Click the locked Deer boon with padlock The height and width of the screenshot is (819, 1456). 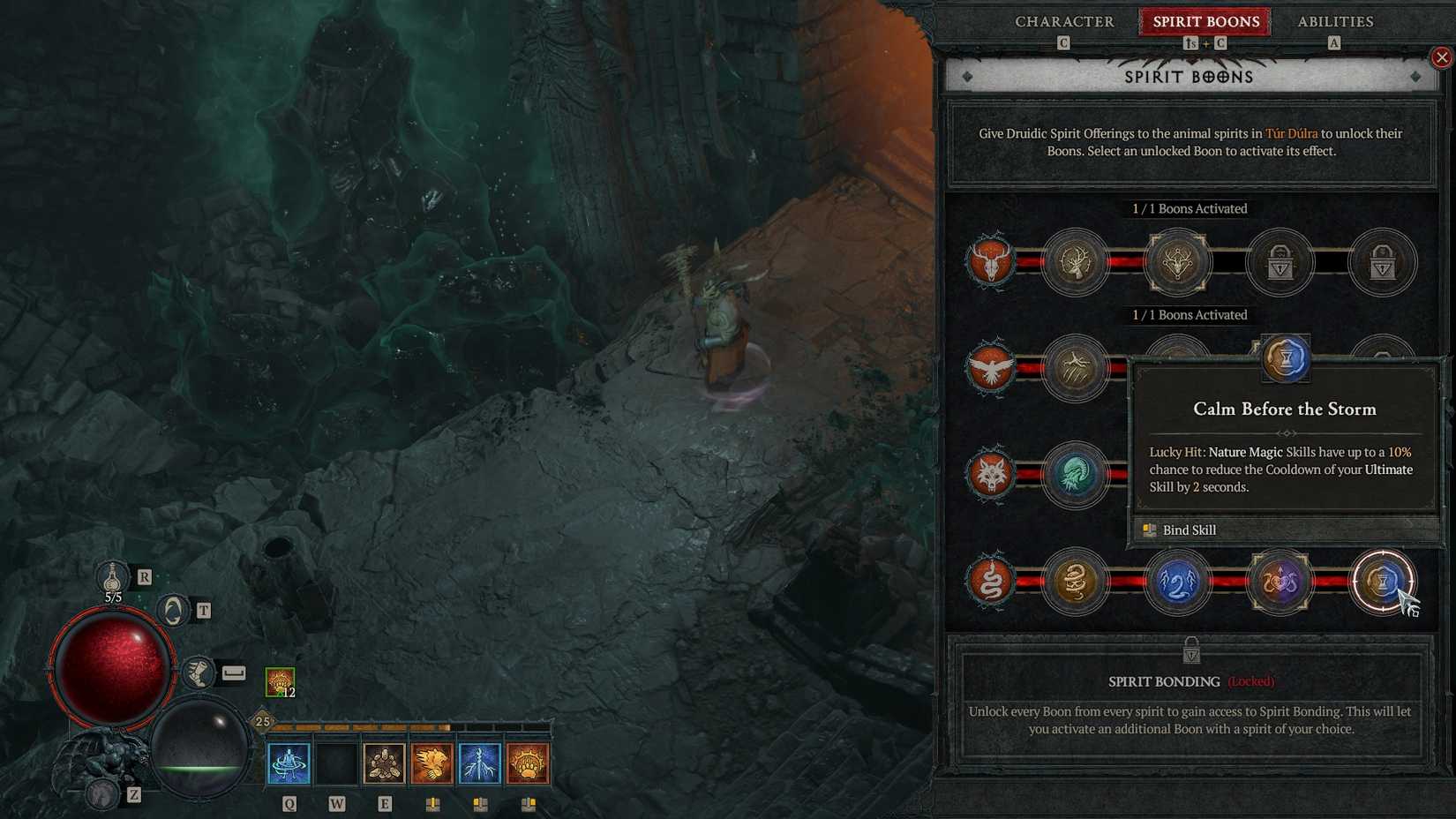click(x=1280, y=262)
